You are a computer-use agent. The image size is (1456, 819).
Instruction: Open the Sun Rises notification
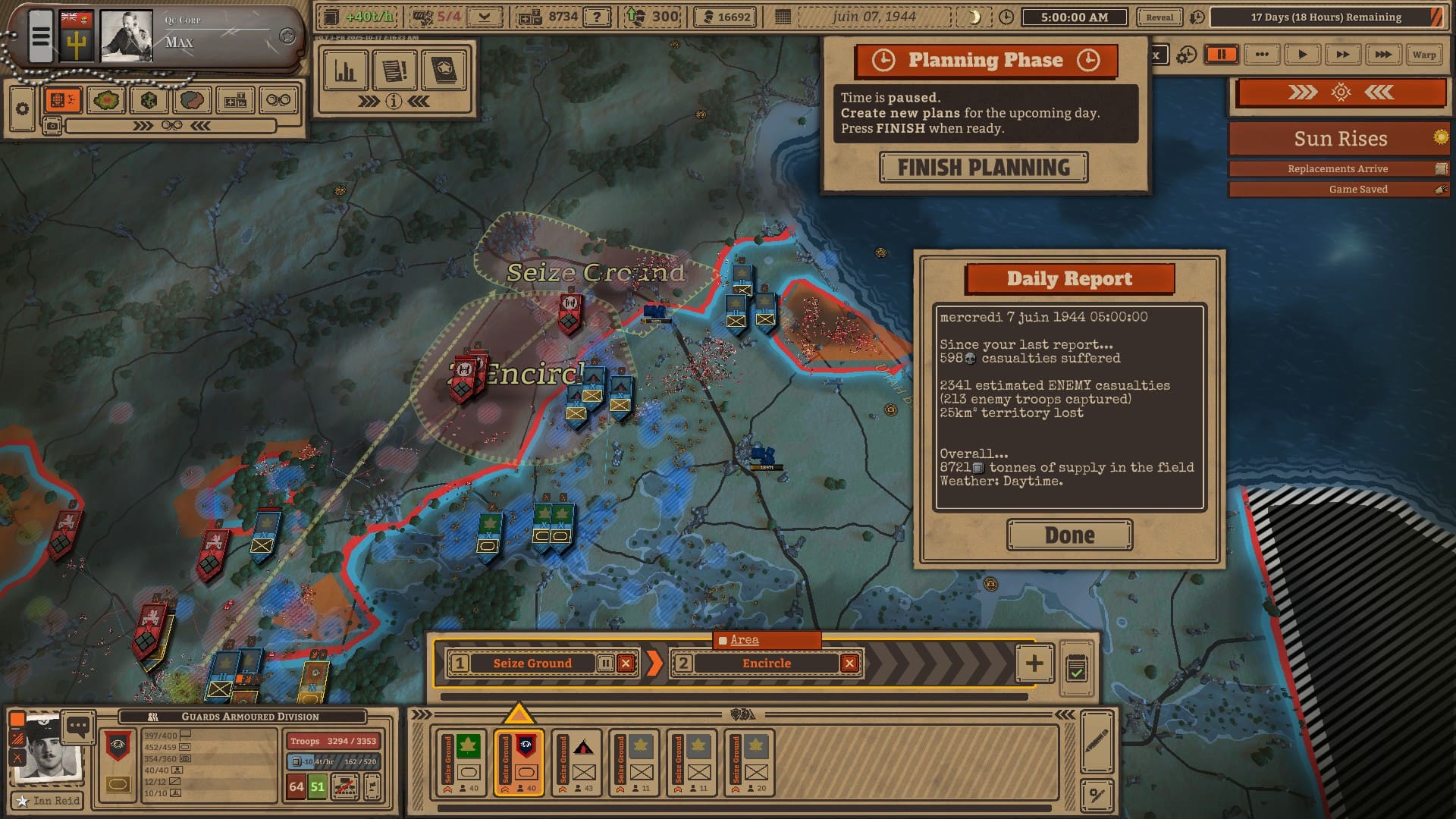point(1339,139)
